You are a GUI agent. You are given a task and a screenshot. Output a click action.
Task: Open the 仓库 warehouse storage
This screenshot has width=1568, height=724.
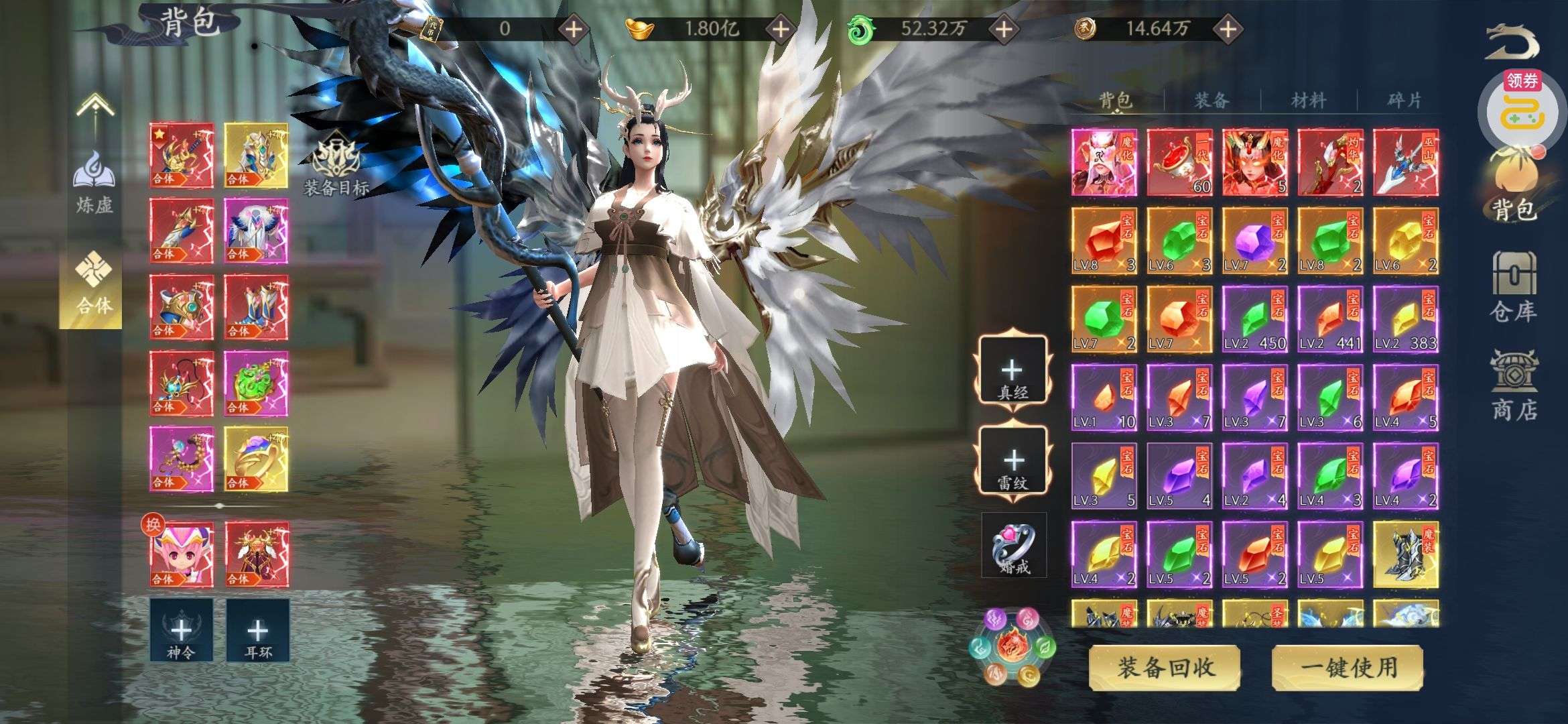[1513, 287]
